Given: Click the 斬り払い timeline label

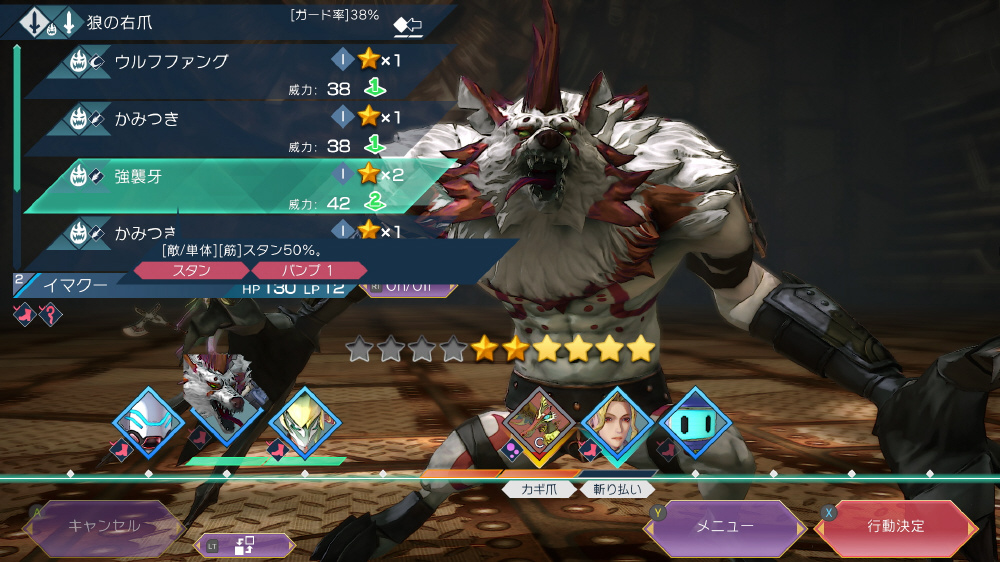Looking at the screenshot, I should tap(618, 490).
